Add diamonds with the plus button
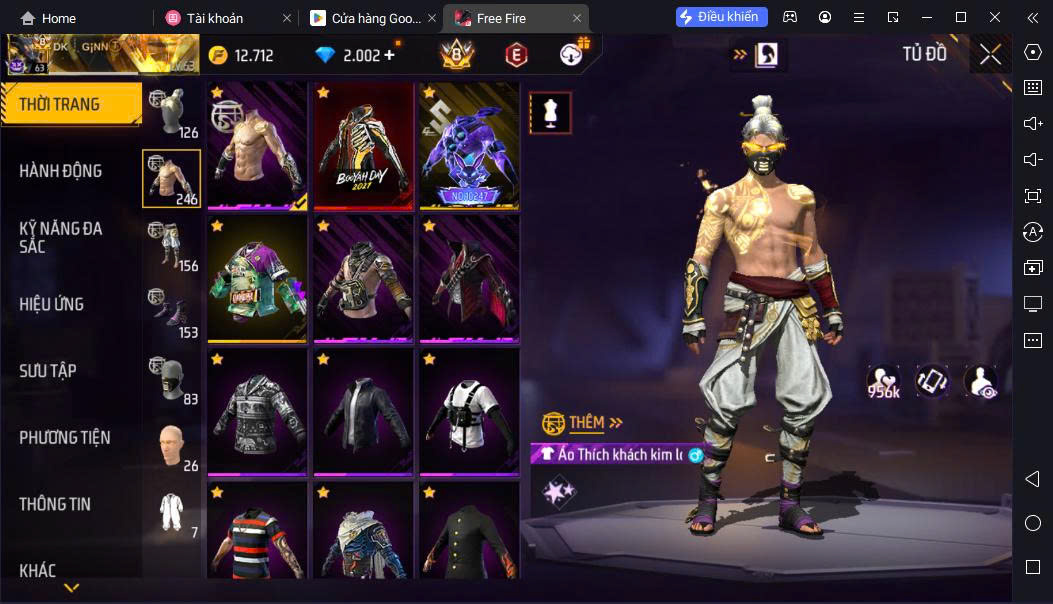Screen dimensions: 1053x604 389,55
